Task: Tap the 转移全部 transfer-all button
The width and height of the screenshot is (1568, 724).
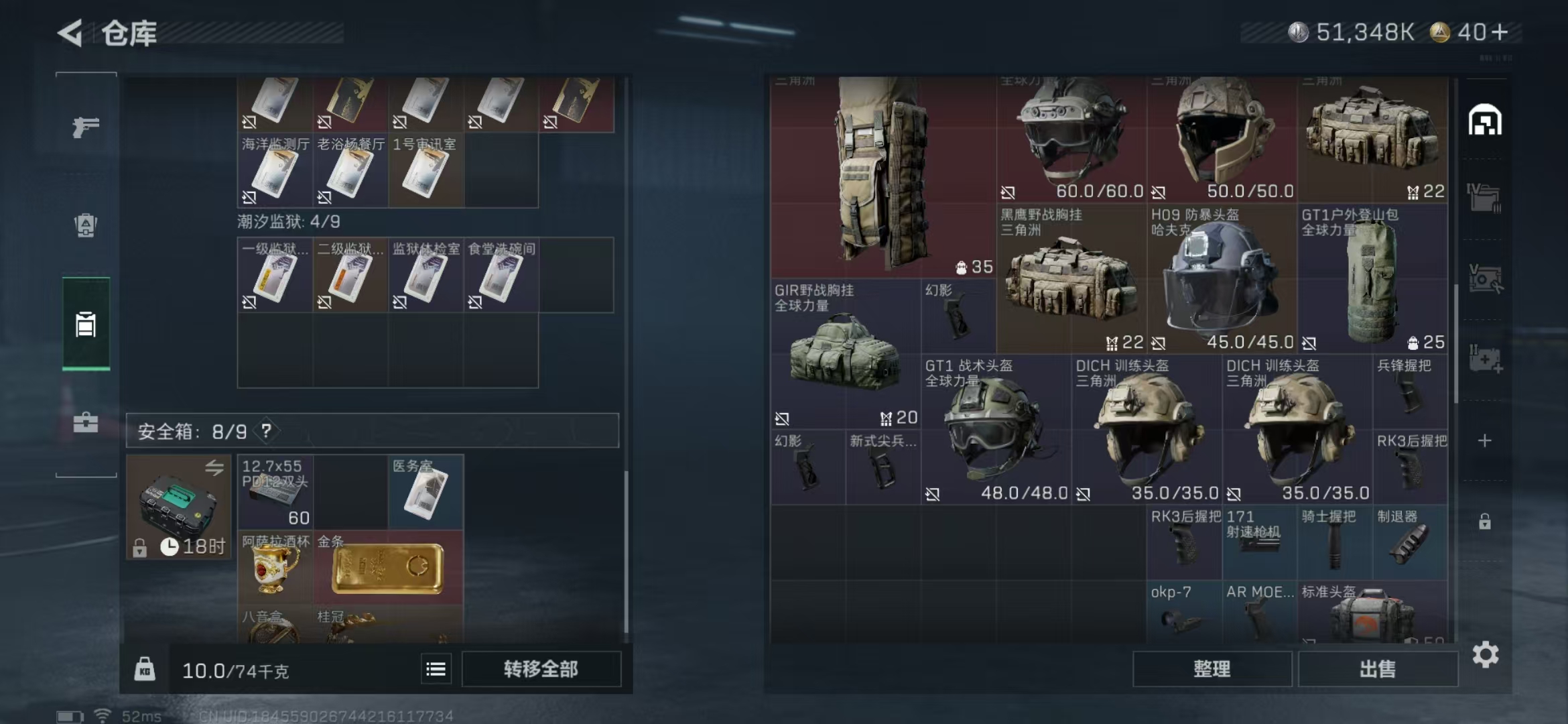Action: [x=541, y=669]
